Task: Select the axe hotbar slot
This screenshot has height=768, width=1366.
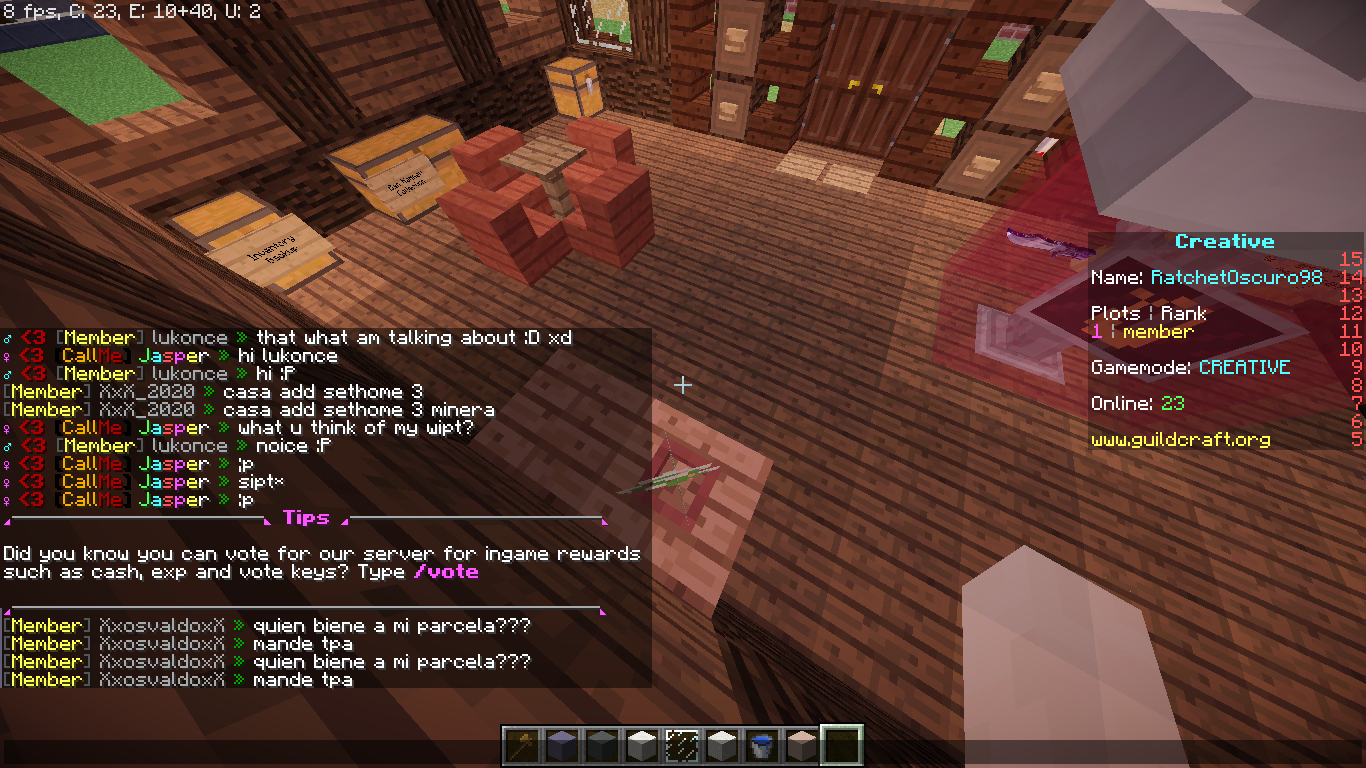Action: [x=521, y=745]
